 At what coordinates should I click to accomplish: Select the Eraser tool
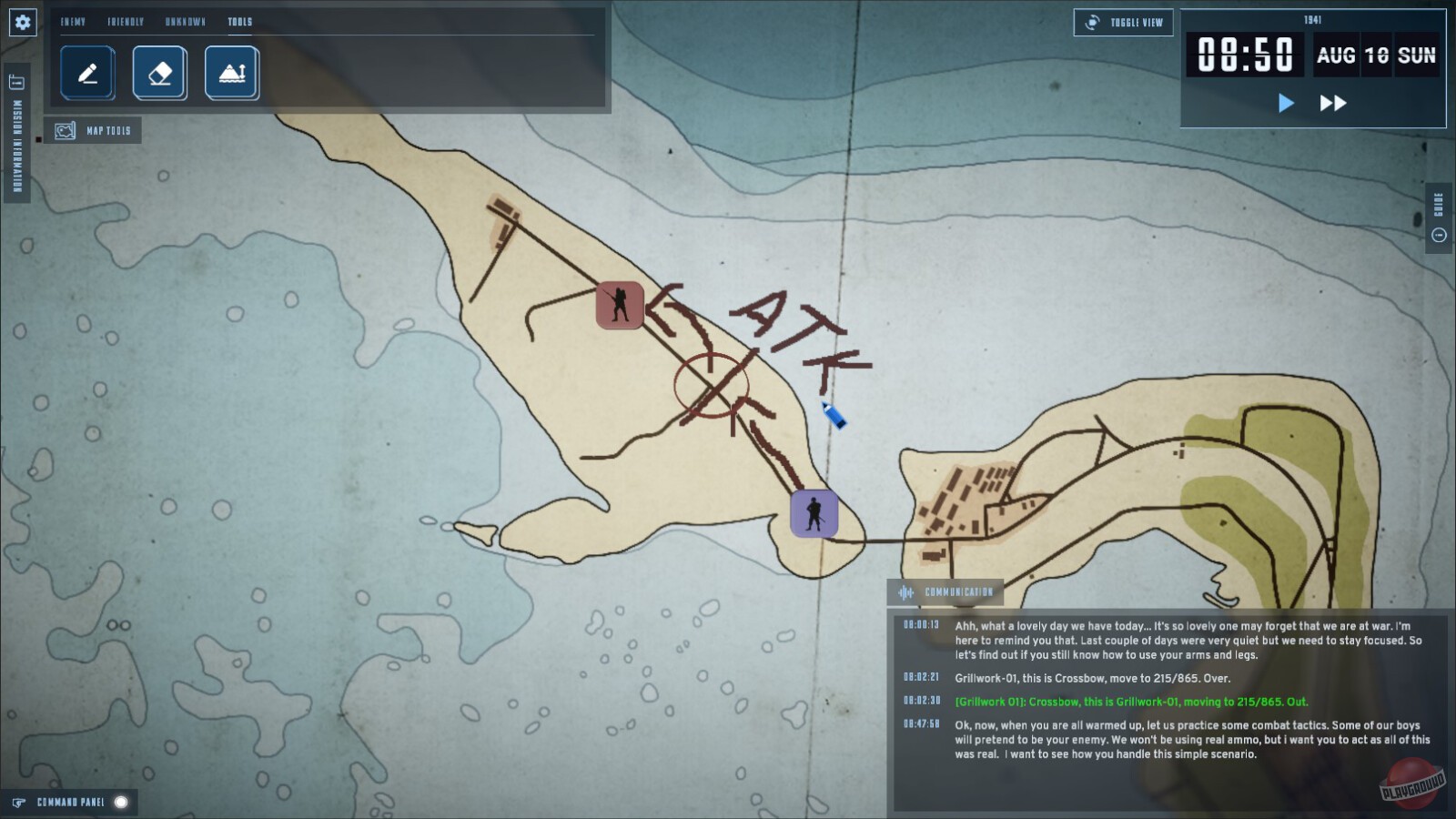click(x=159, y=73)
